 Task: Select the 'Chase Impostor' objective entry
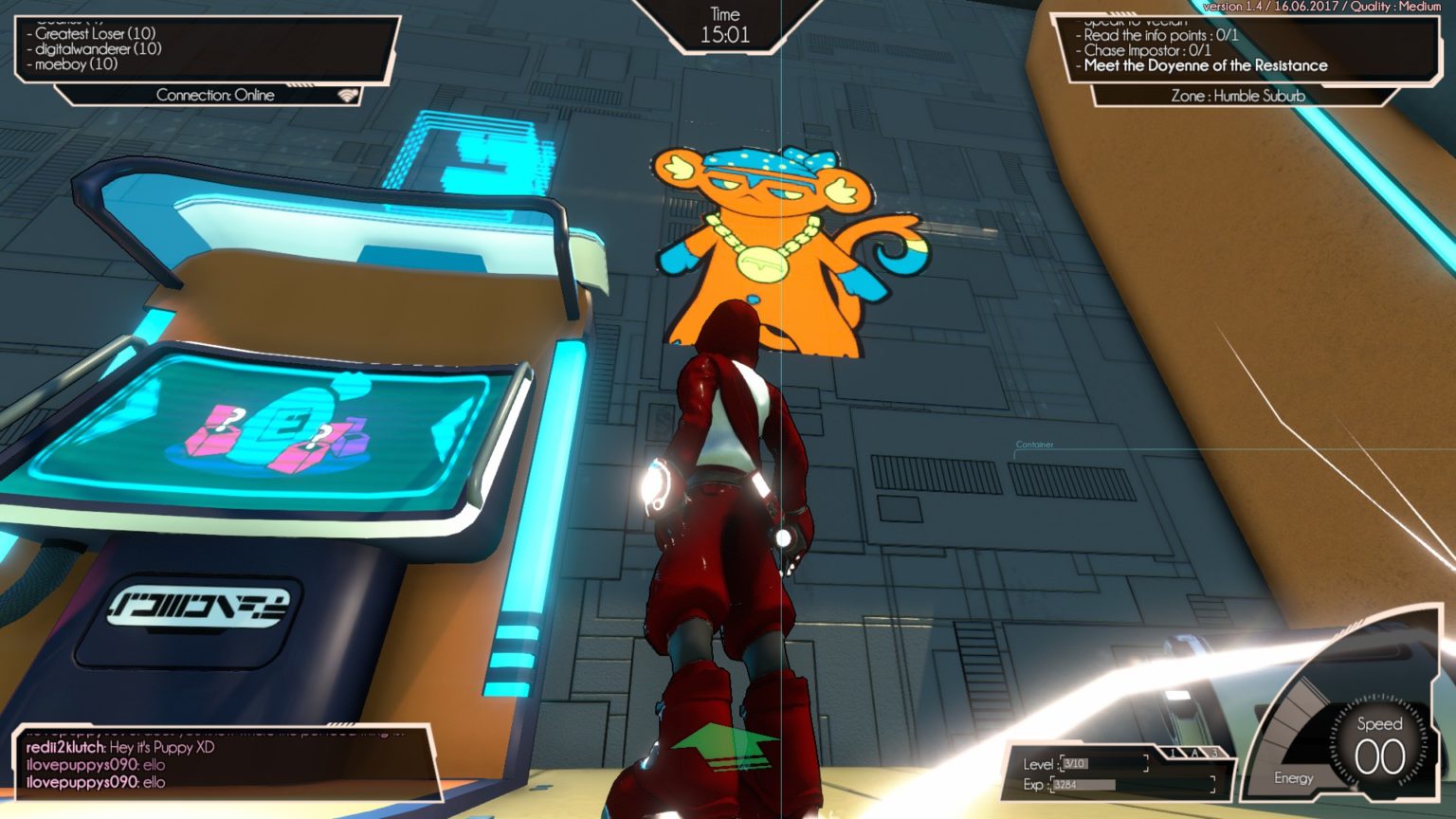[x=1147, y=50]
